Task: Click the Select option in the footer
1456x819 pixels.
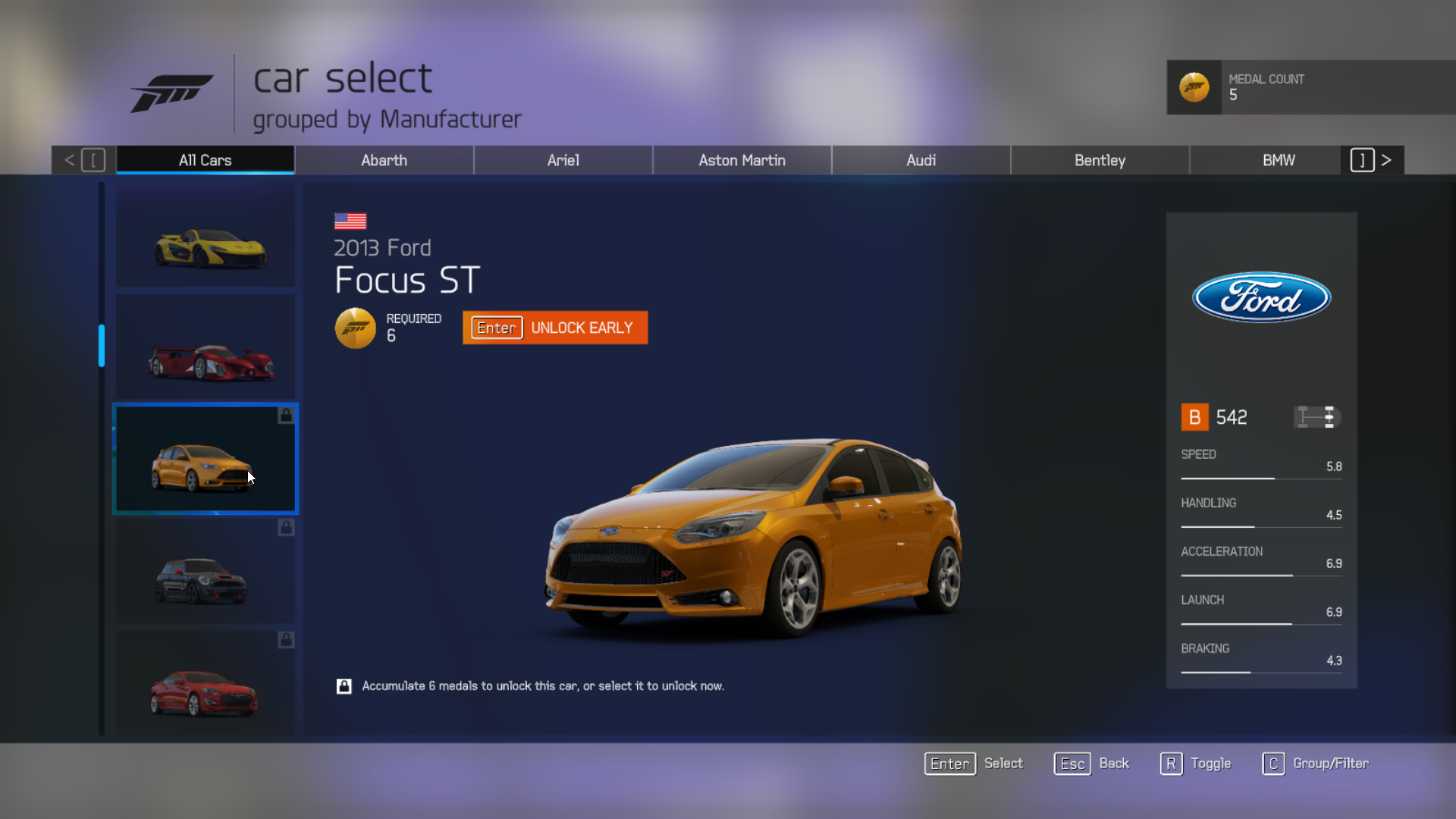Action: click(974, 764)
